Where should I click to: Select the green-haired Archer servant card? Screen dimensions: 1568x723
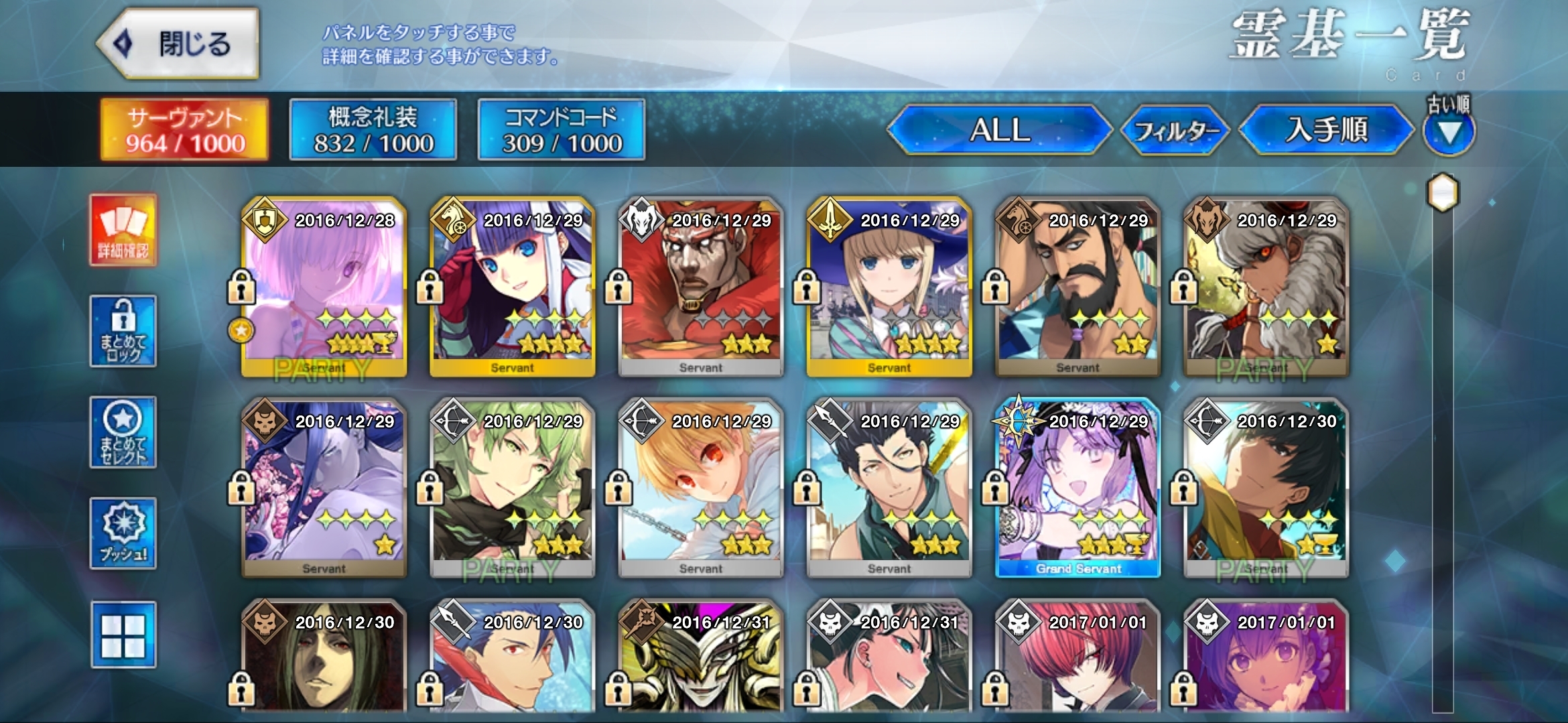[x=512, y=487]
